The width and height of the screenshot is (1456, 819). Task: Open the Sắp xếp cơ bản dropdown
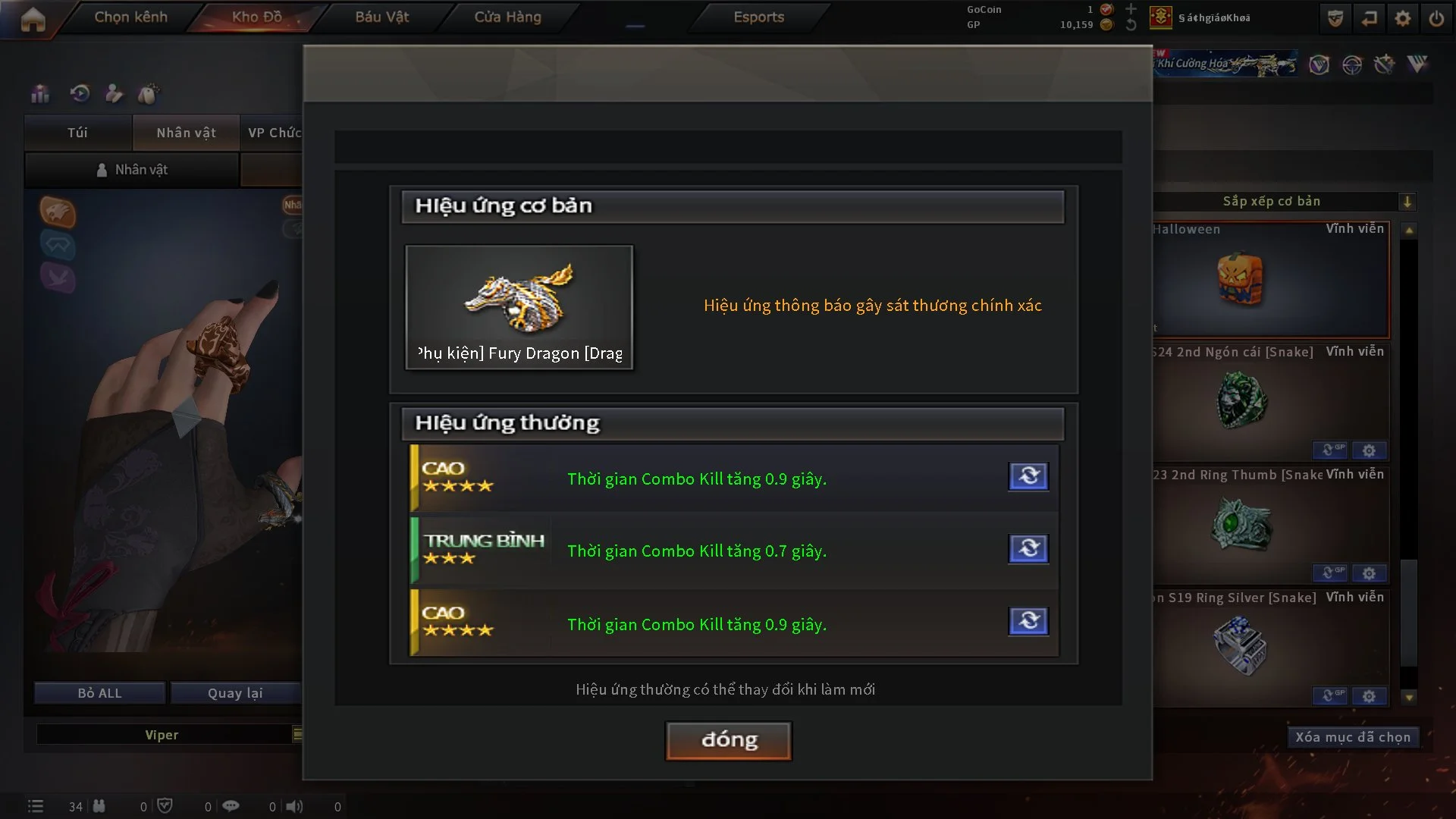click(1407, 202)
